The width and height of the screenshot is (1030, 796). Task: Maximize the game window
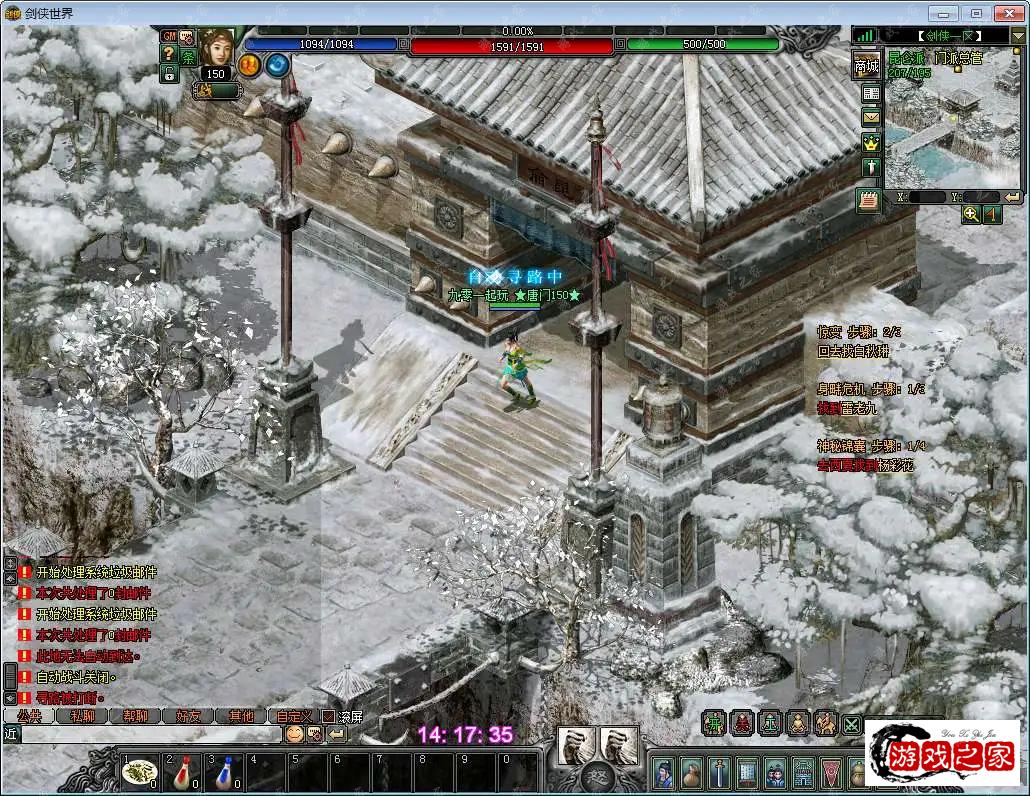click(976, 13)
